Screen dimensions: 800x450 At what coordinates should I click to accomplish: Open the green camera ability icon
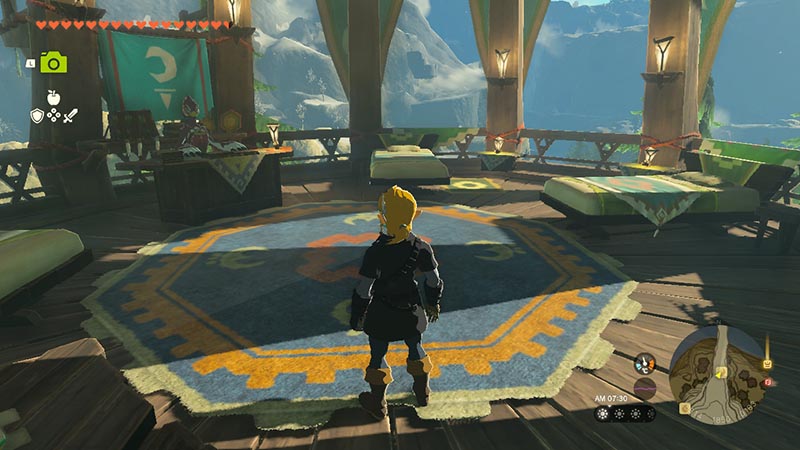(x=53, y=63)
